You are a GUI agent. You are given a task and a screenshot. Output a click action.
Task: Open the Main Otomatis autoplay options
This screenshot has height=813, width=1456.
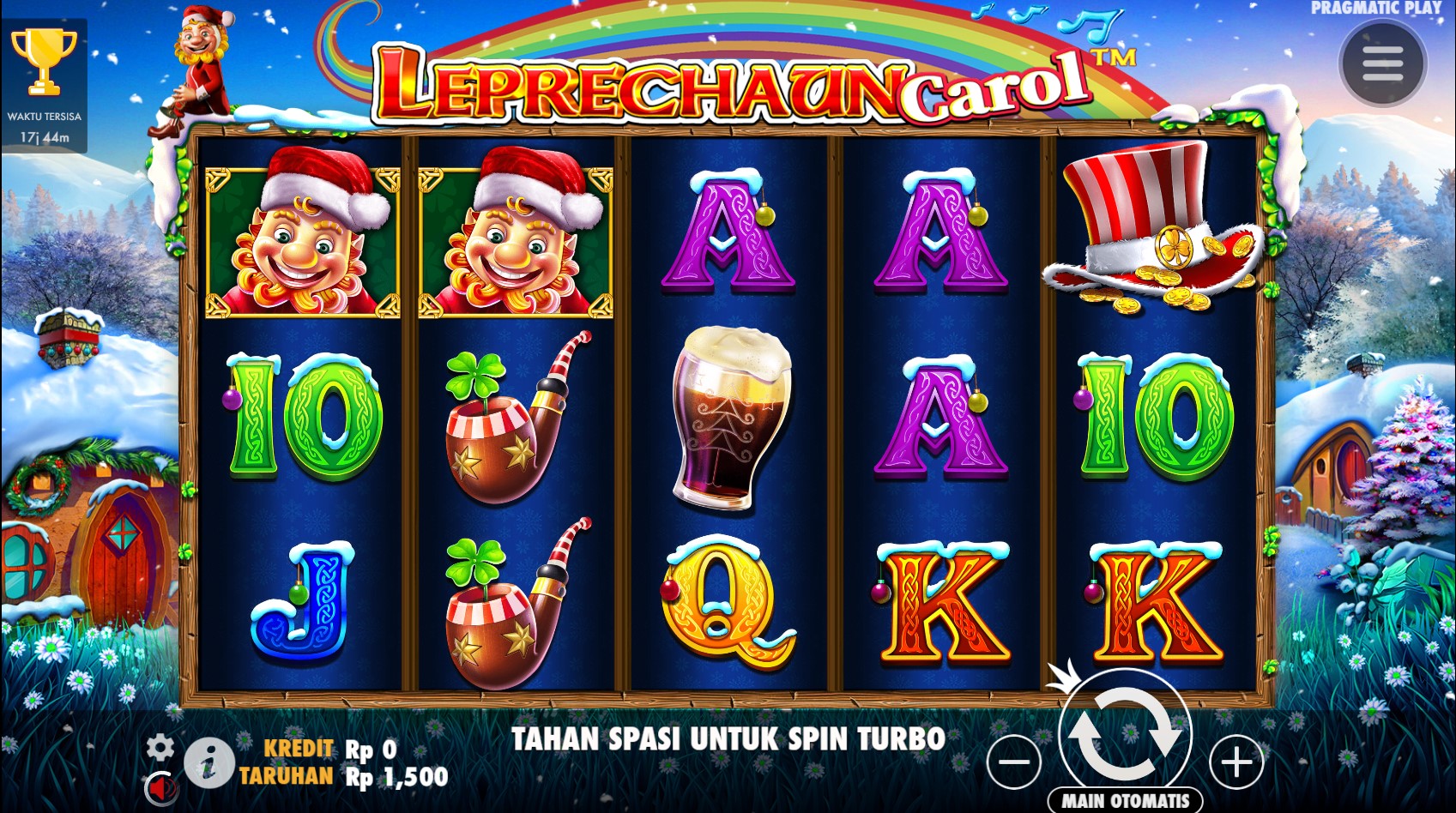(x=1125, y=800)
